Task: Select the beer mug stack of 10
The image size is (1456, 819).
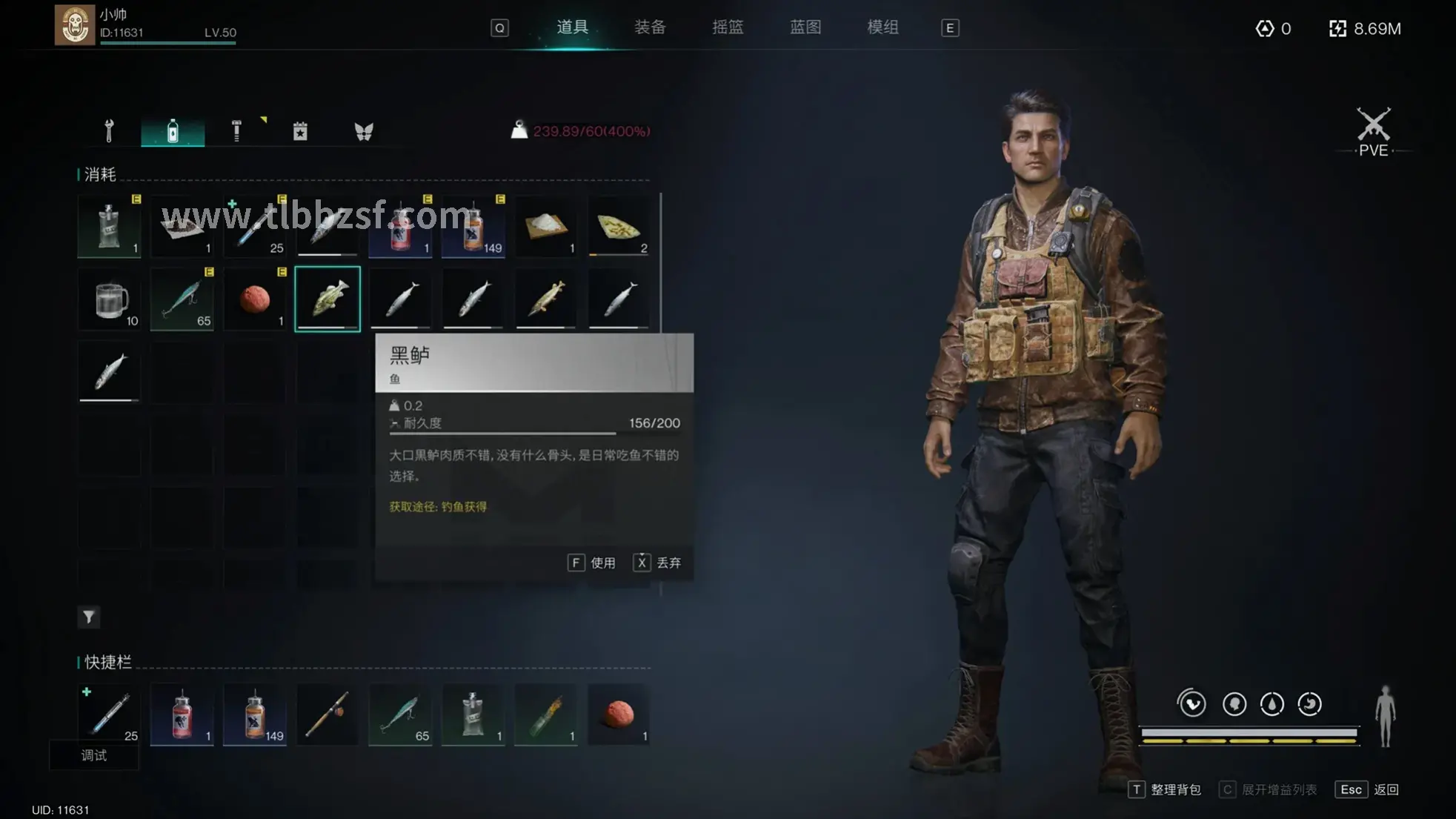Action: click(x=110, y=300)
